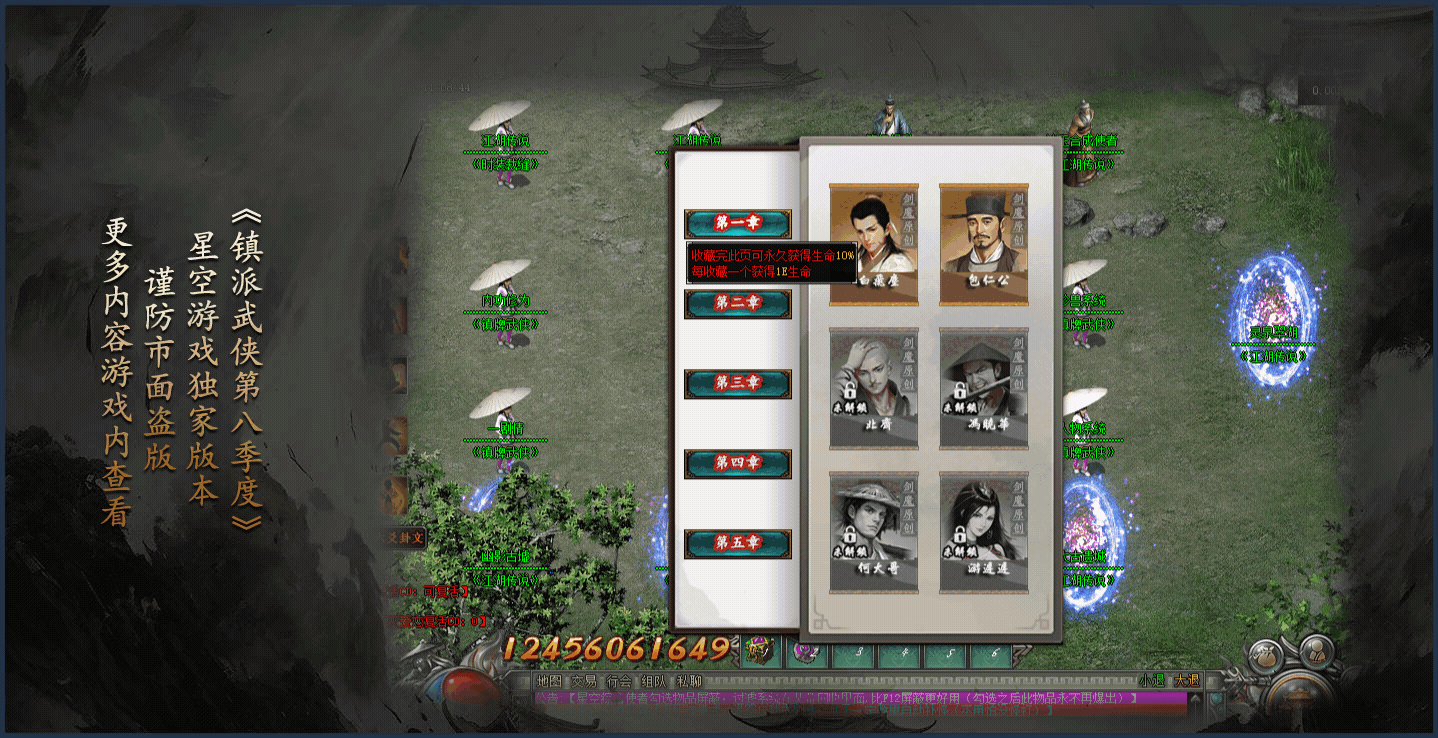Choose the 包仁公 official-hat portrait card
Viewport: 1438px width, 738px height.
(x=984, y=244)
